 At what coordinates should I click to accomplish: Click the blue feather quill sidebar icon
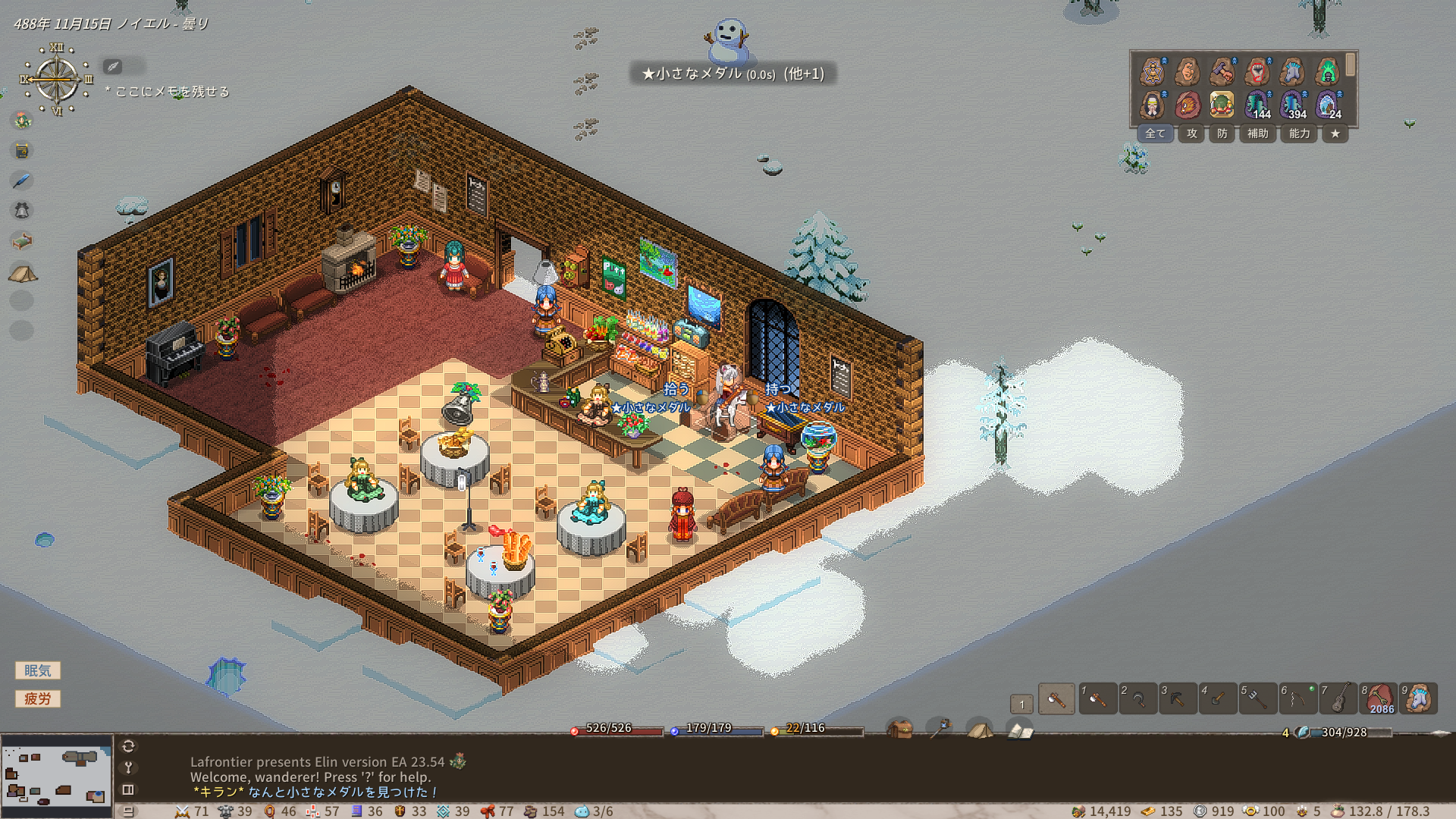[x=22, y=180]
